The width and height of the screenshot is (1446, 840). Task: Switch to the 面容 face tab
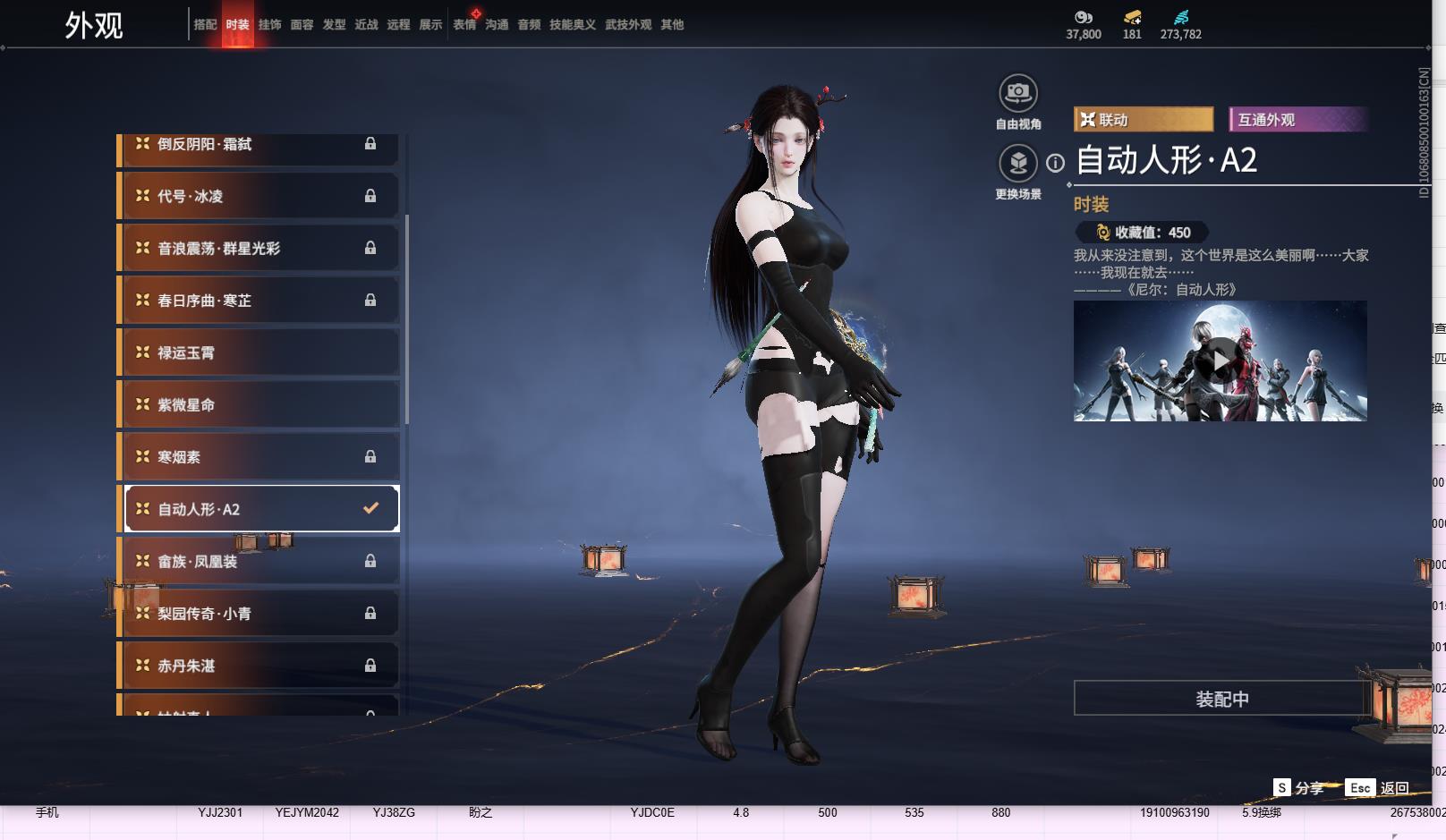point(302,25)
